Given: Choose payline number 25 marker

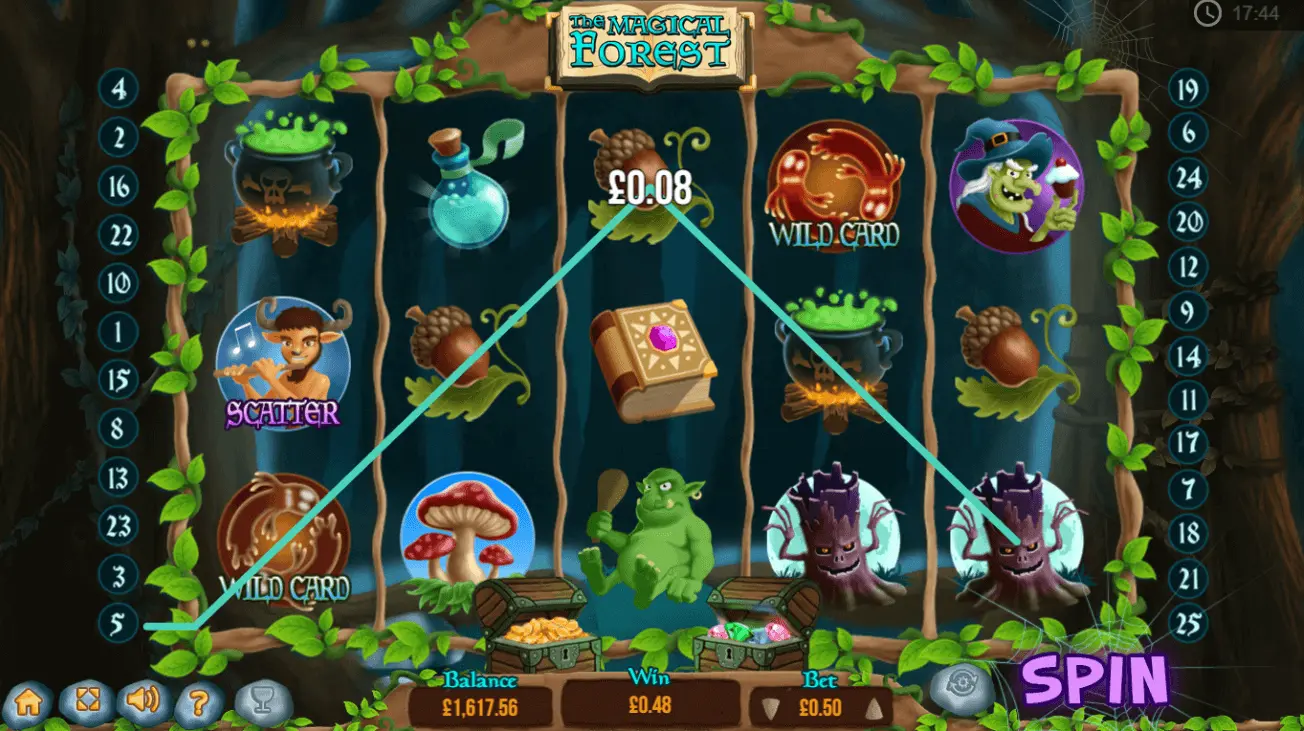Looking at the screenshot, I should pos(1187,625).
